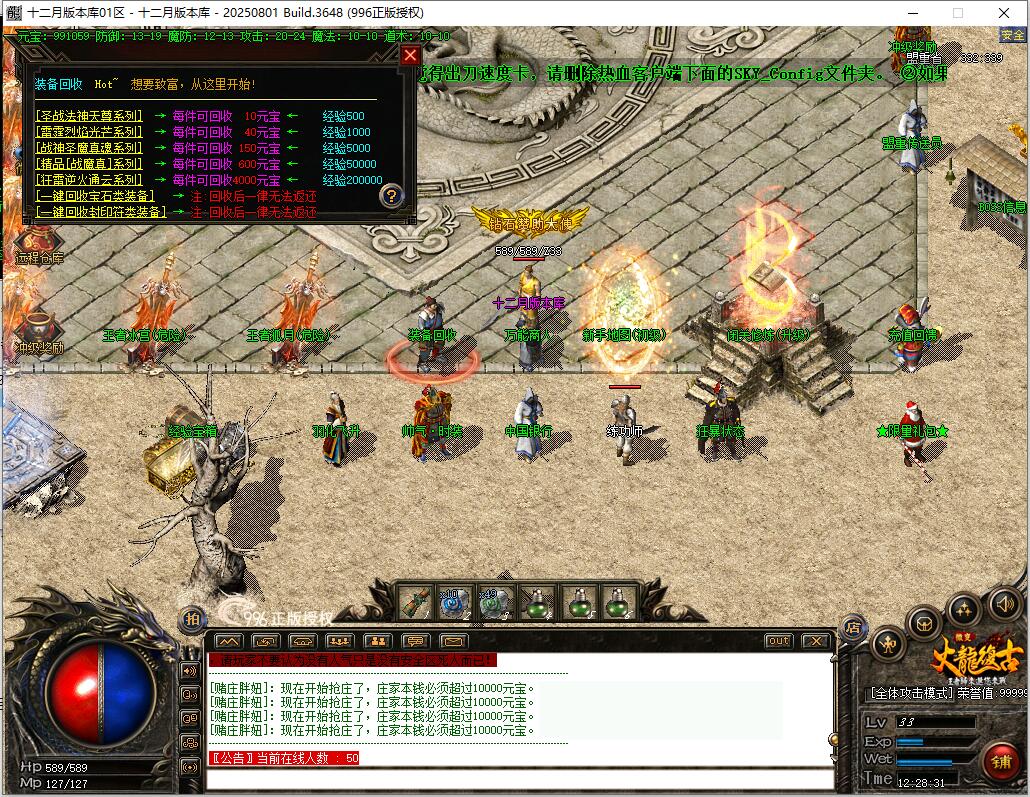Image resolution: width=1030 pixels, height=797 pixels.
Task: Choose 一键回收封印符类装备
Action: tap(101, 212)
